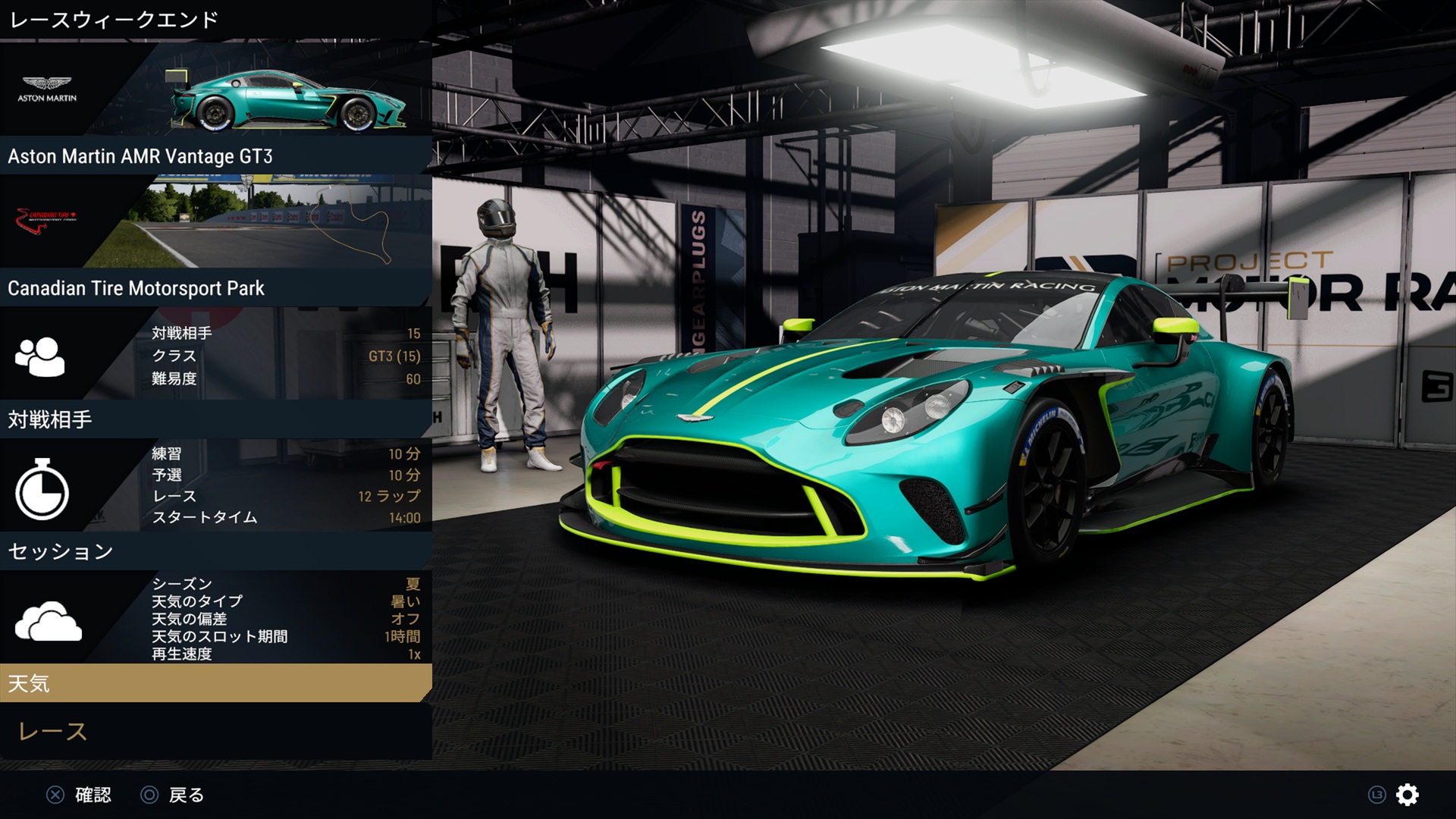The image size is (1456, 819).
Task: Select the highlighted 天気 weather entry
Action: 215,683
